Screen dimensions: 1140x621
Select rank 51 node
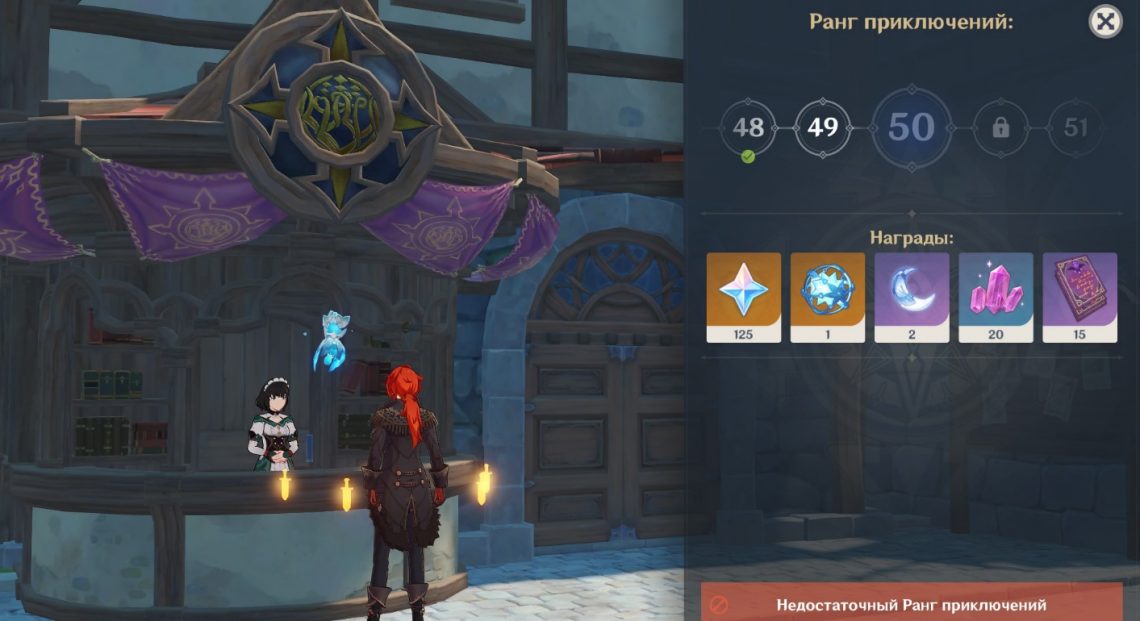(x=1076, y=128)
